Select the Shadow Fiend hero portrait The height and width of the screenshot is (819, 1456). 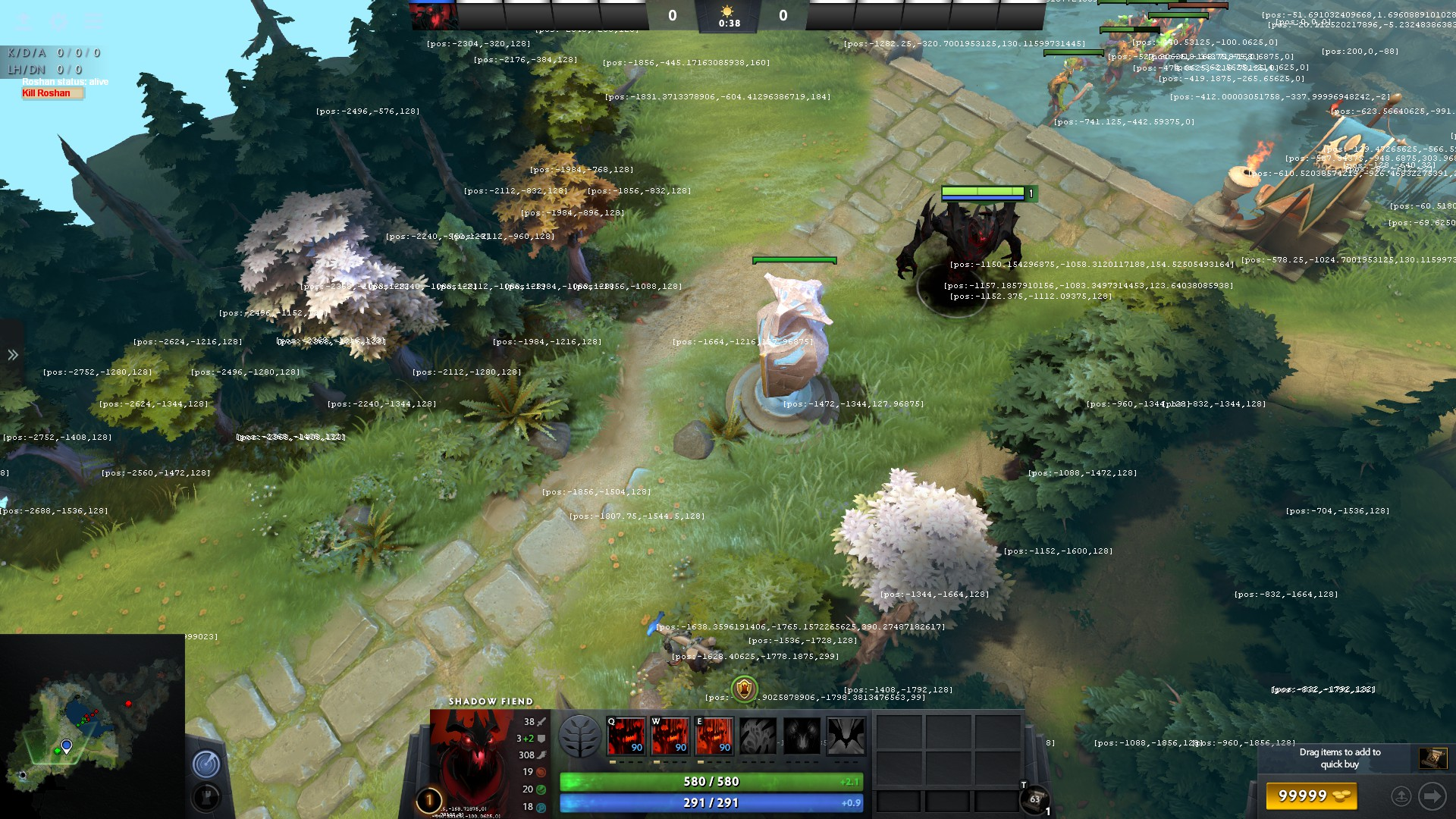472,758
